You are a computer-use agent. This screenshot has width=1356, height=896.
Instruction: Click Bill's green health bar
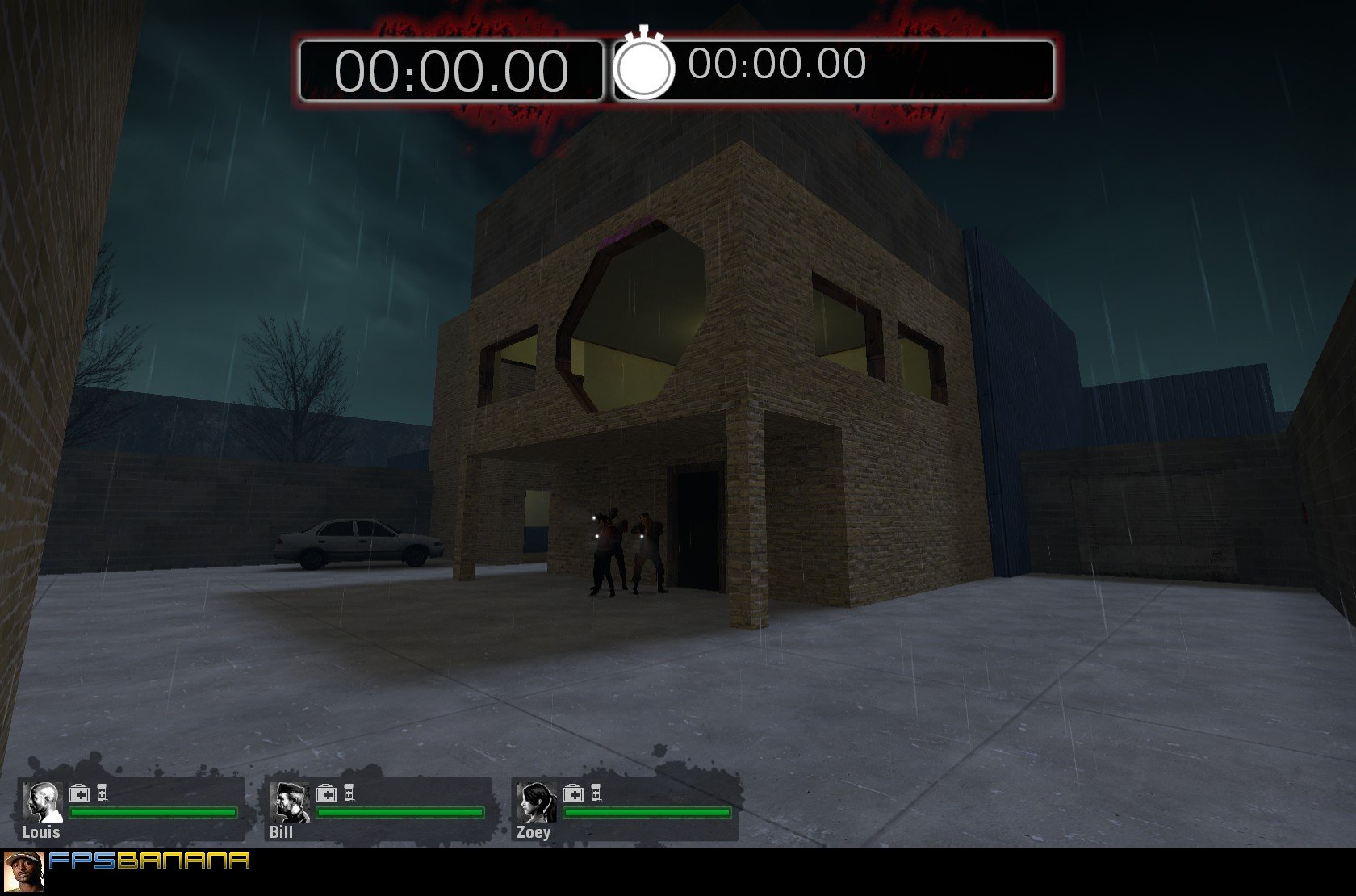[400, 813]
